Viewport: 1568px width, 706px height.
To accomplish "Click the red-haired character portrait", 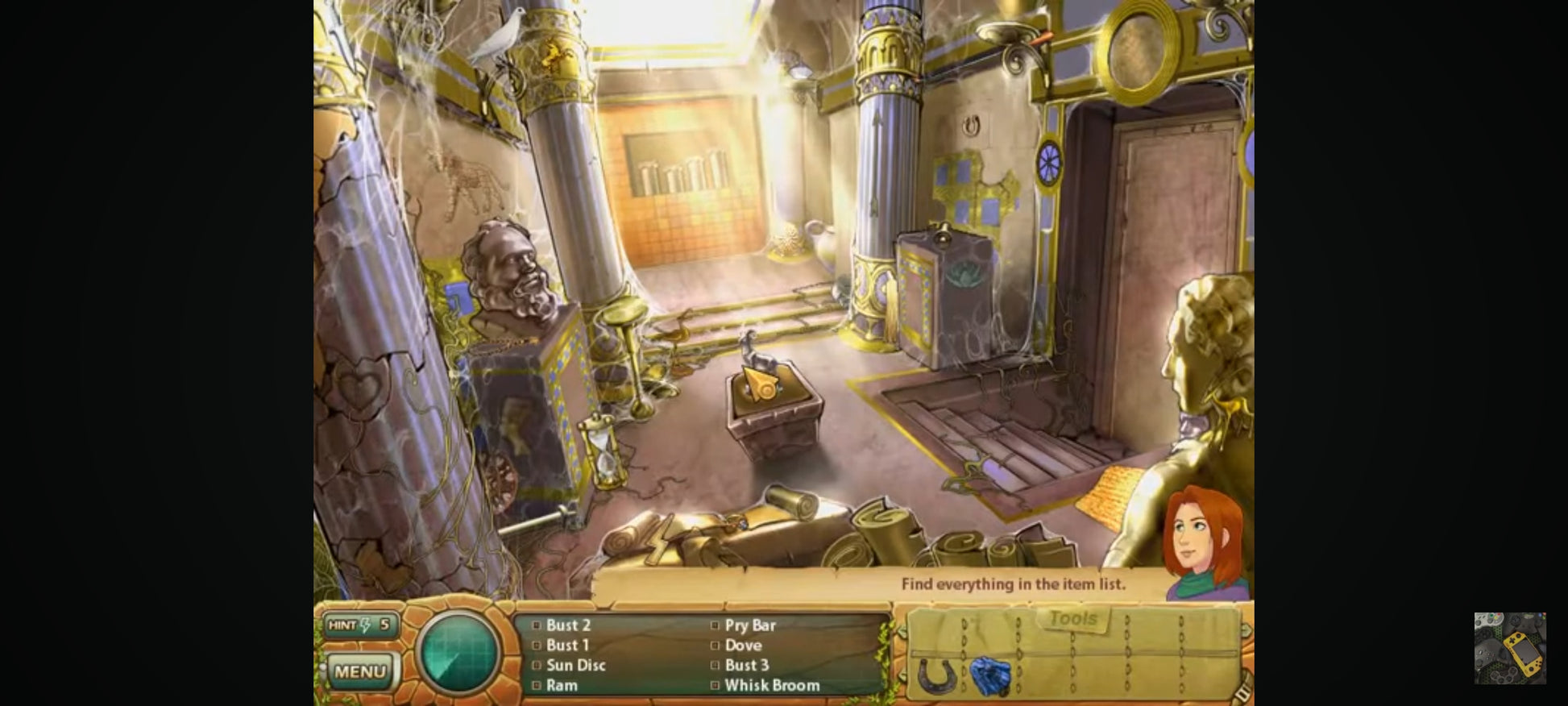I will (1206, 543).
